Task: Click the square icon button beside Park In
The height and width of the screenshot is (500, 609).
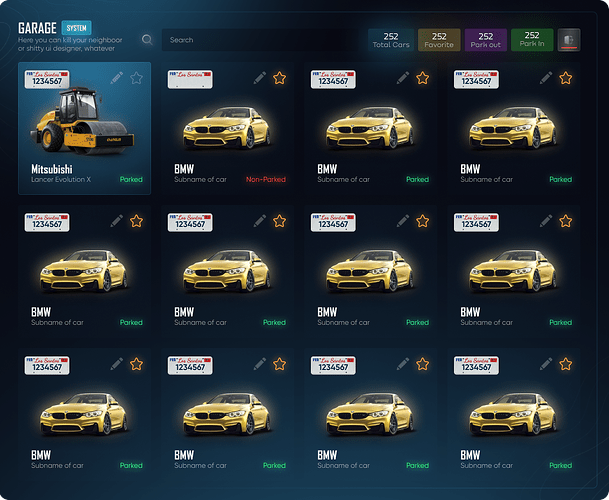Action: click(569, 40)
